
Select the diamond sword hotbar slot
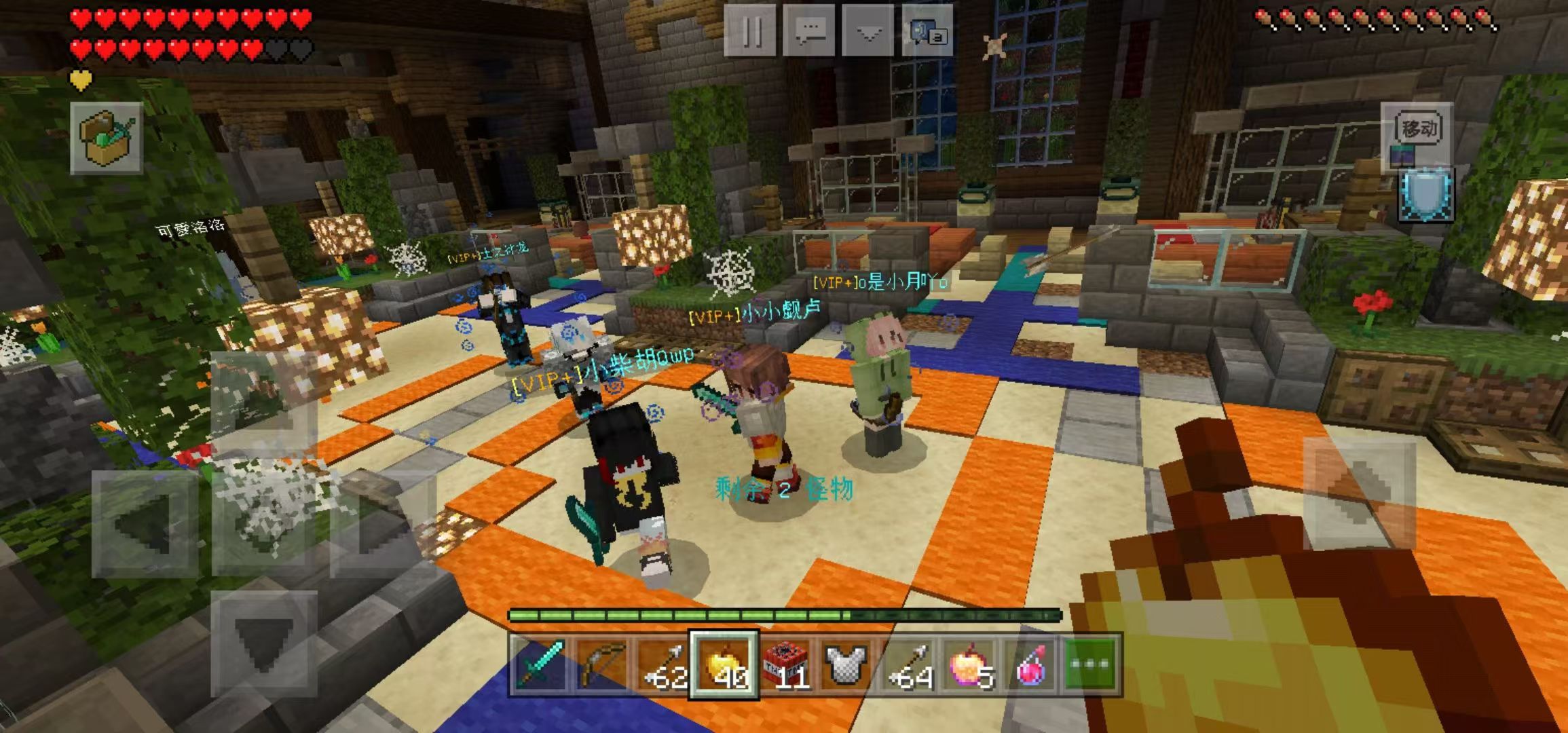(541, 664)
